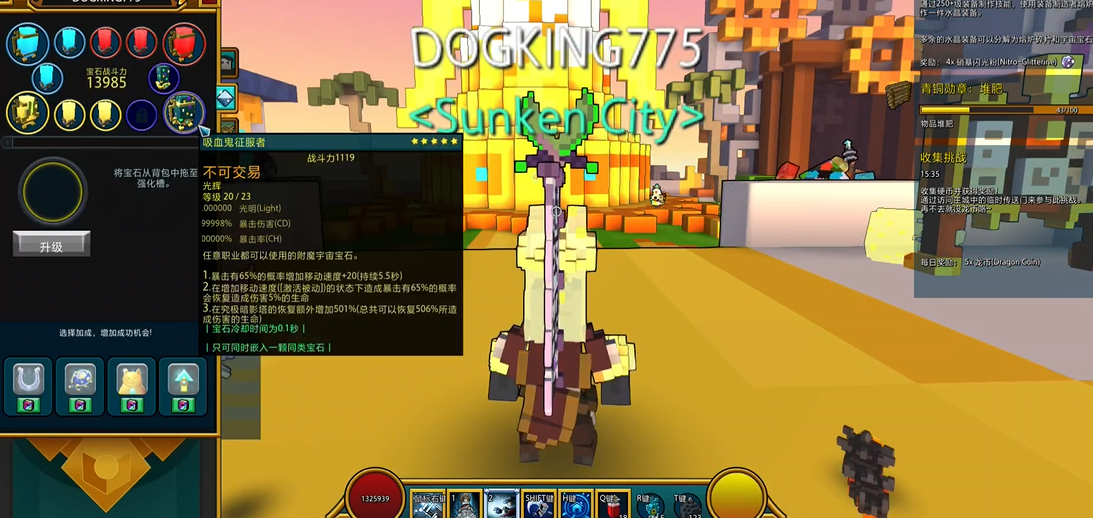Select the highlighted cosmic gem with selection ring

tap(184, 112)
